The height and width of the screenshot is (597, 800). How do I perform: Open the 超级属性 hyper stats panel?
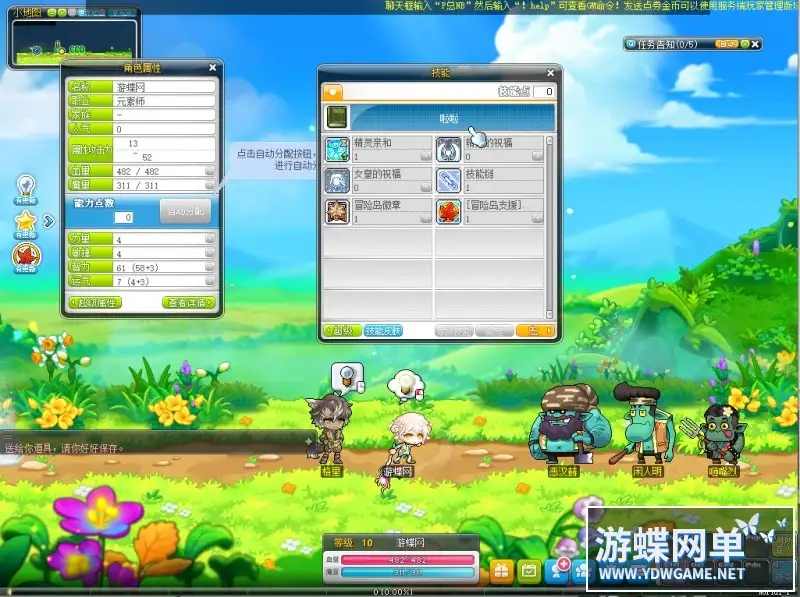pyautogui.click(x=95, y=302)
